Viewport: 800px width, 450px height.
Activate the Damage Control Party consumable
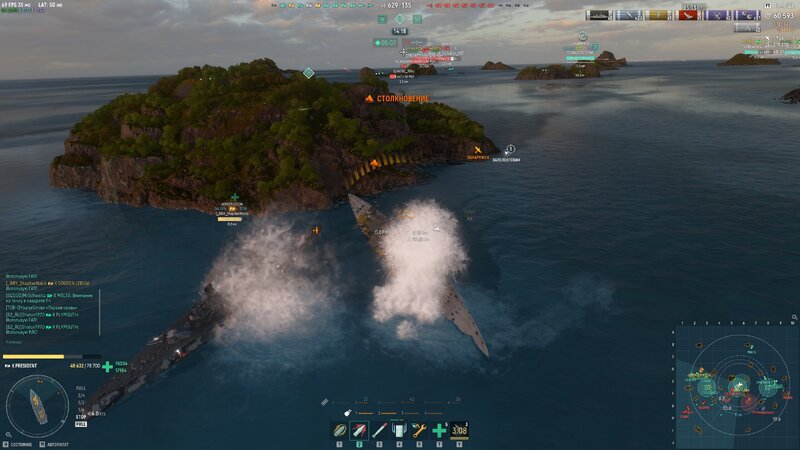[399, 431]
